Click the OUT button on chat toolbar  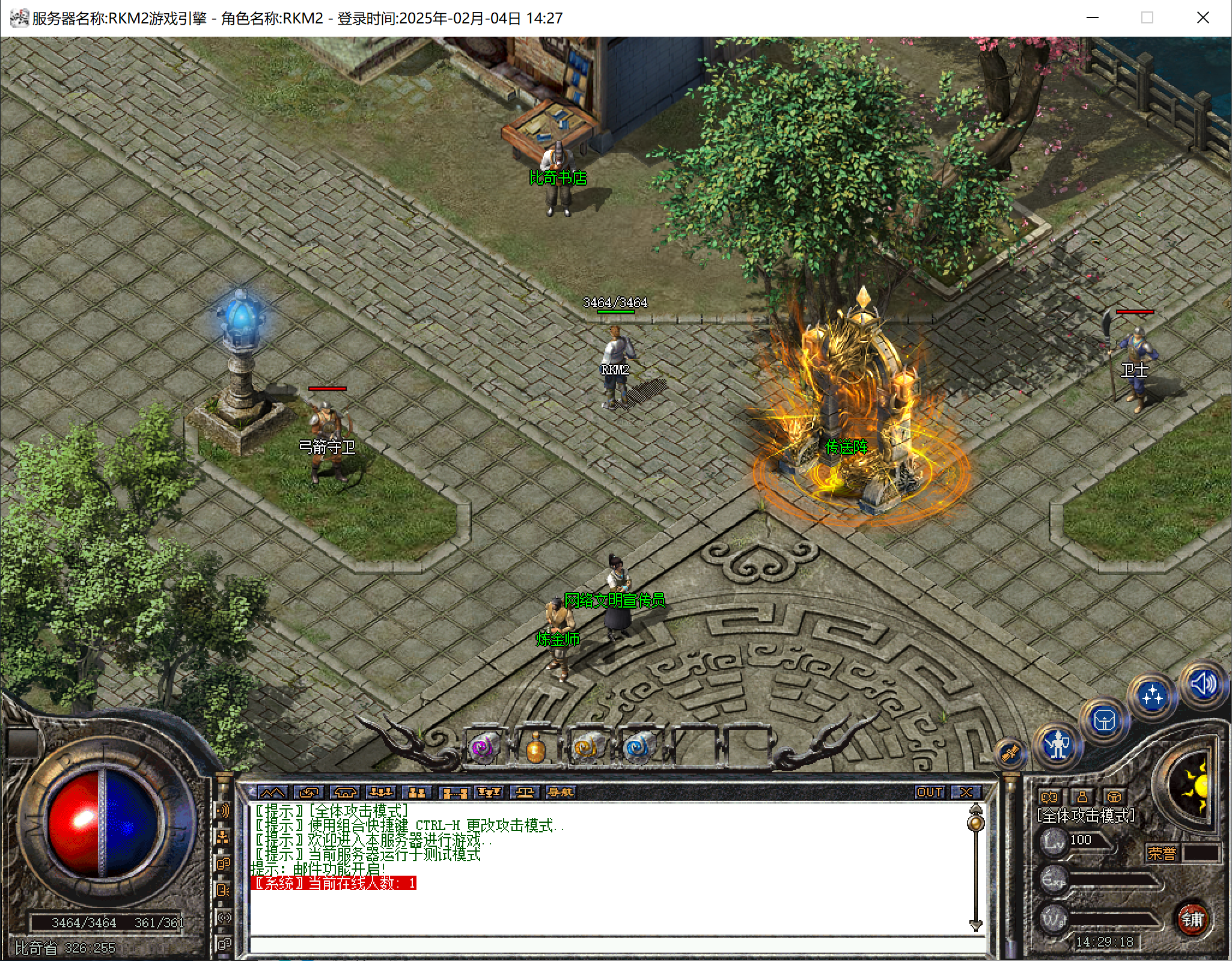tap(929, 792)
